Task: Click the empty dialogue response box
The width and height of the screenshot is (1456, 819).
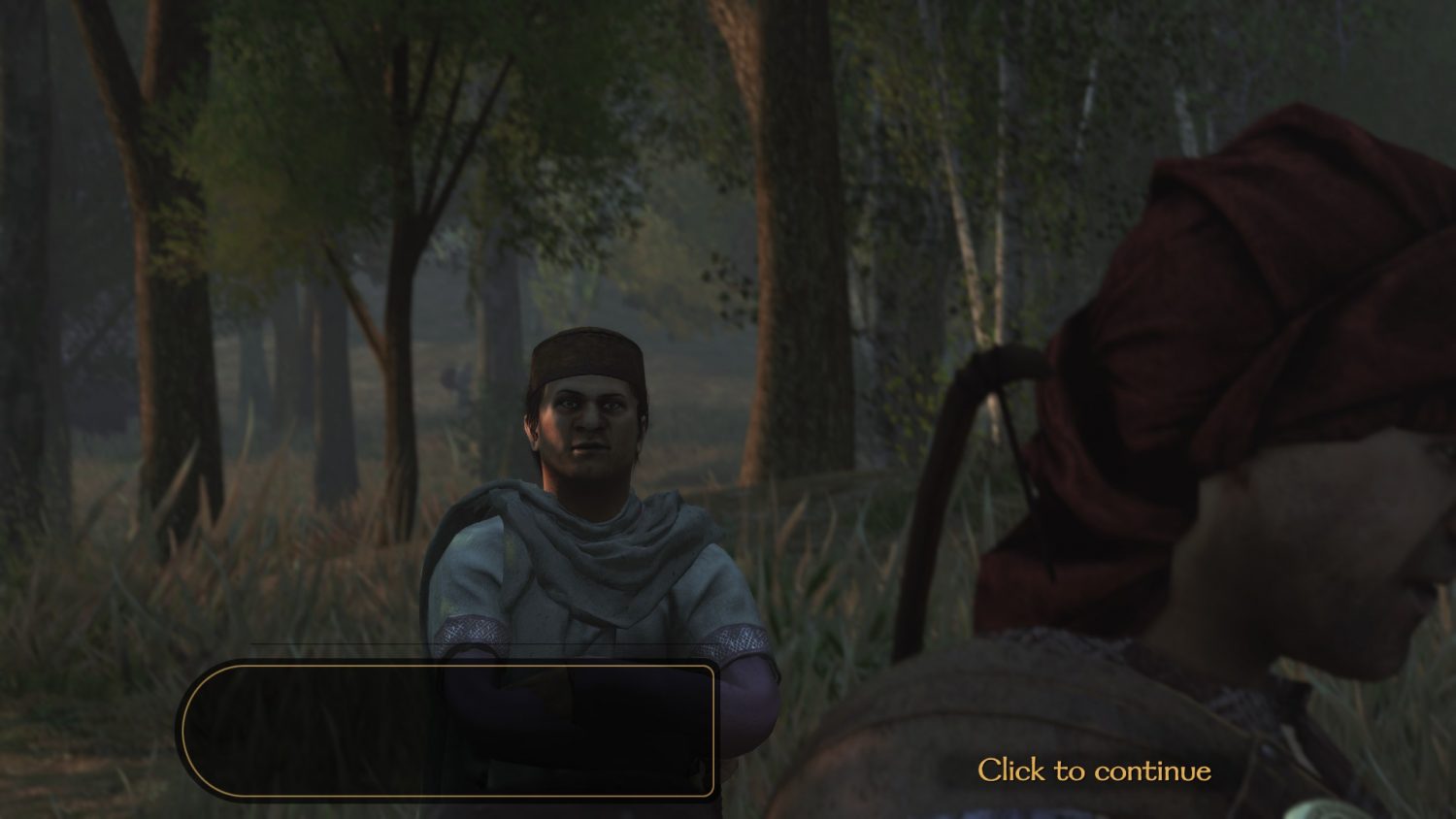Action: [x=451, y=728]
